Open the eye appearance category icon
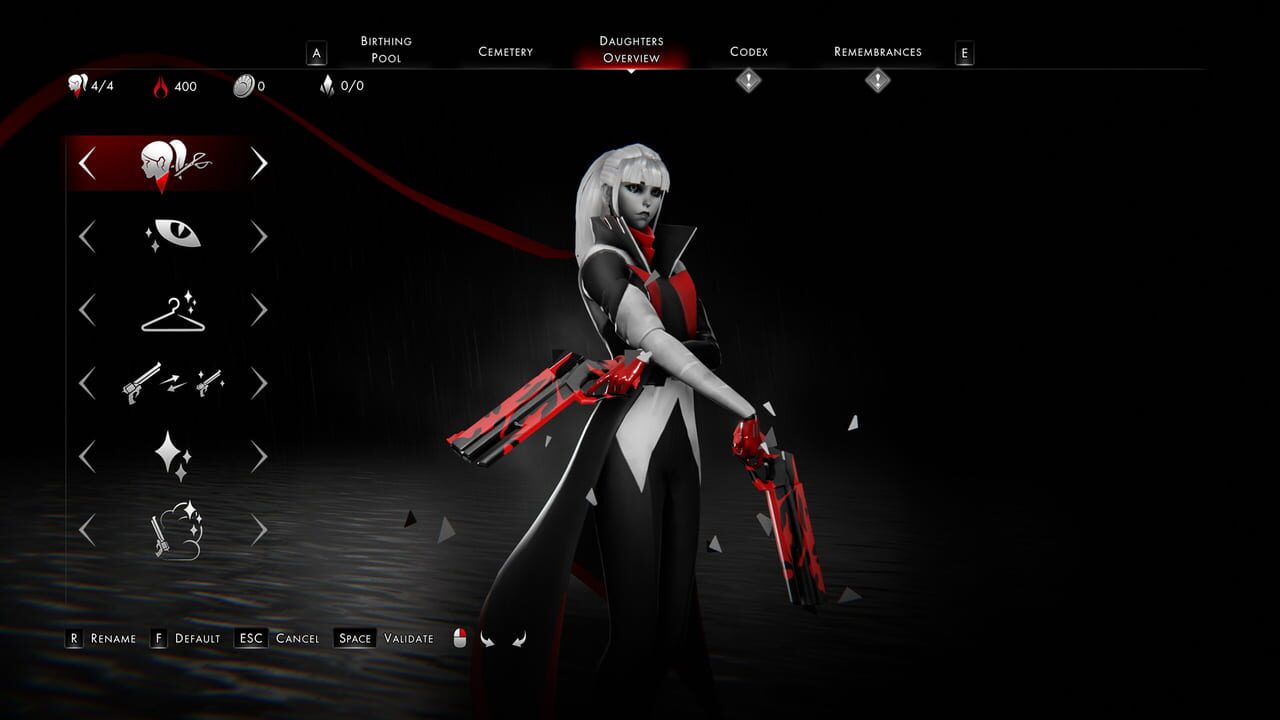 click(172, 235)
